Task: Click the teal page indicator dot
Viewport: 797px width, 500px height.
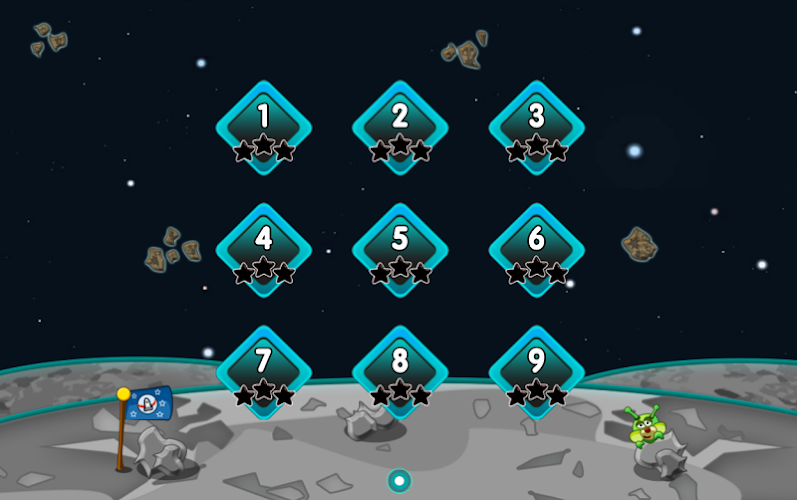Action: [x=399, y=481]
